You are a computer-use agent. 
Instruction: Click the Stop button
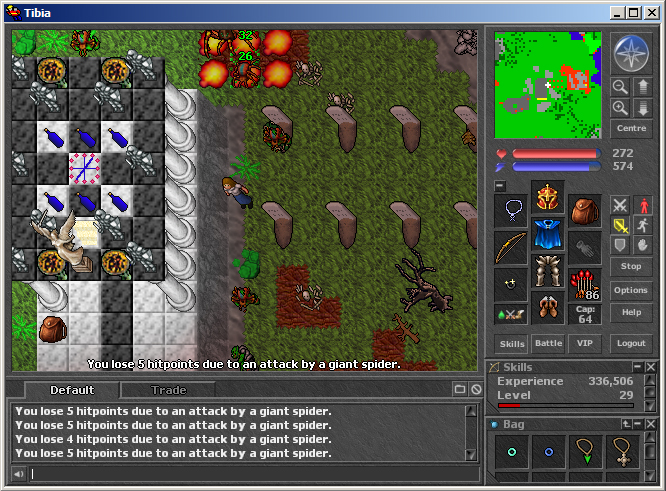[x=630, y=267]
